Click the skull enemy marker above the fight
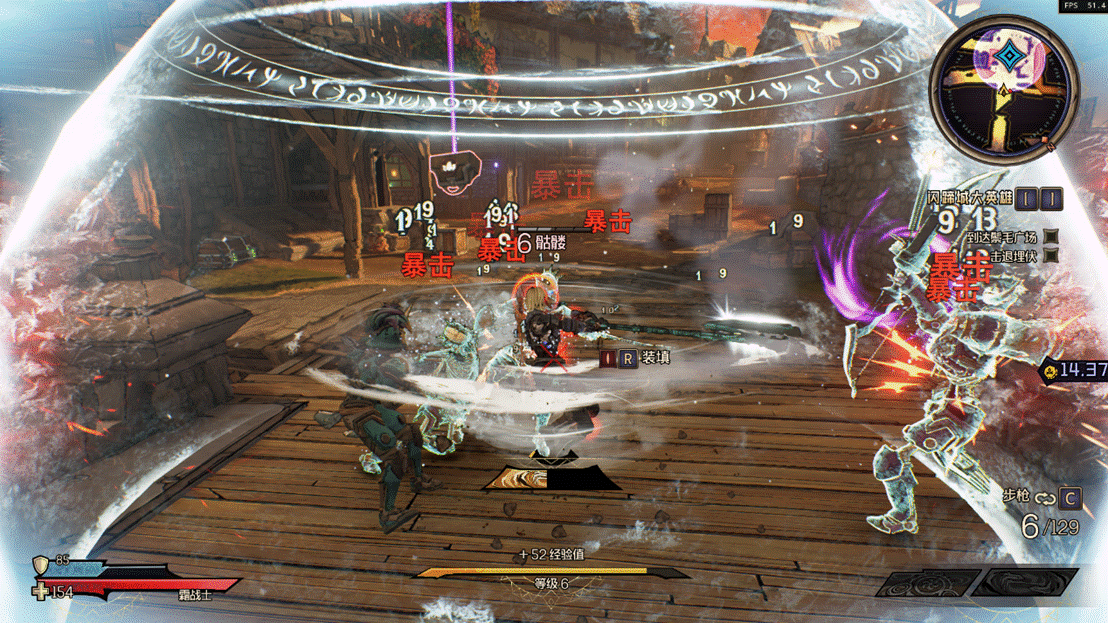Screen dimensions: 1108x623 454,174
